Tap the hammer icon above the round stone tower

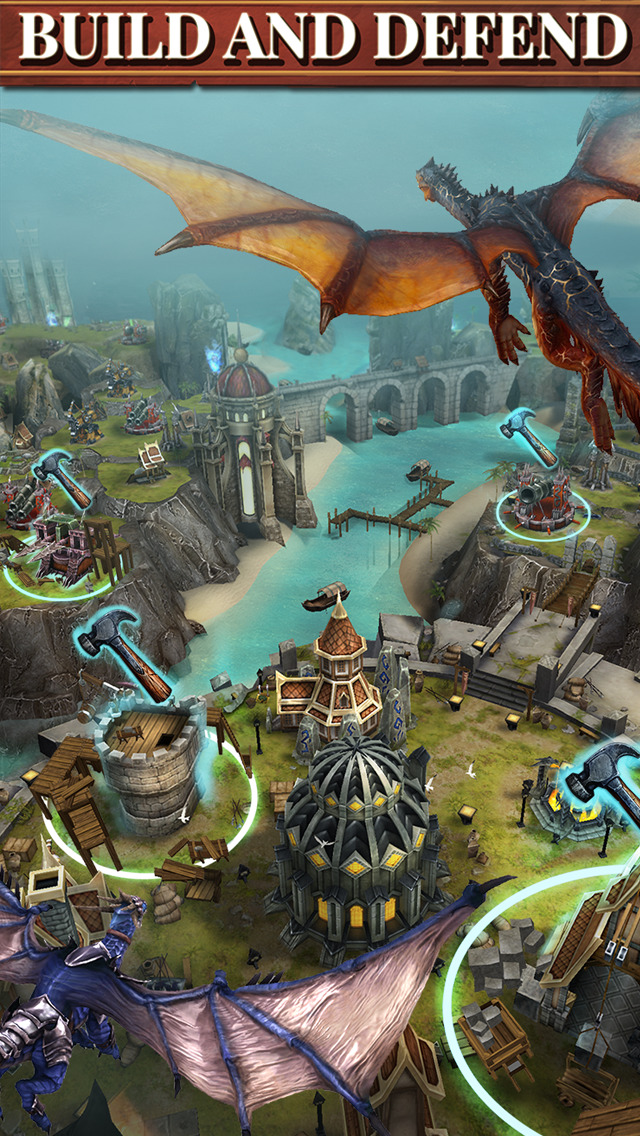[x=126, y=651]
